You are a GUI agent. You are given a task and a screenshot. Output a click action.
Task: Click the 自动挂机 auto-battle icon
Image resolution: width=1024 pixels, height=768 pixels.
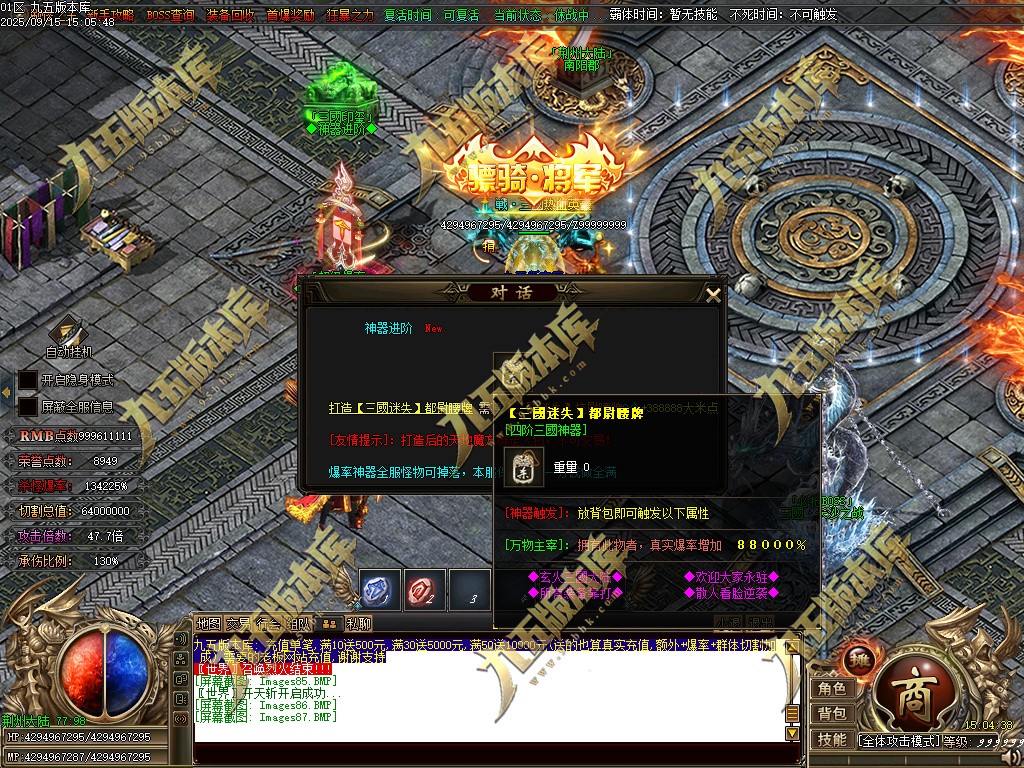click(x=68, y=332)
